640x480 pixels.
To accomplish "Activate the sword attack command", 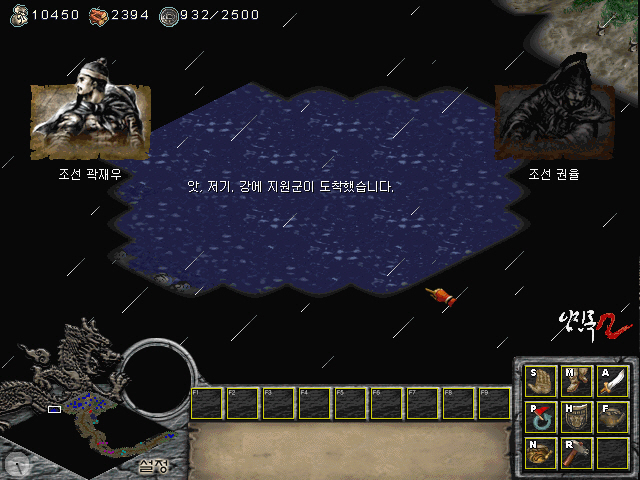I will [613, 382].
